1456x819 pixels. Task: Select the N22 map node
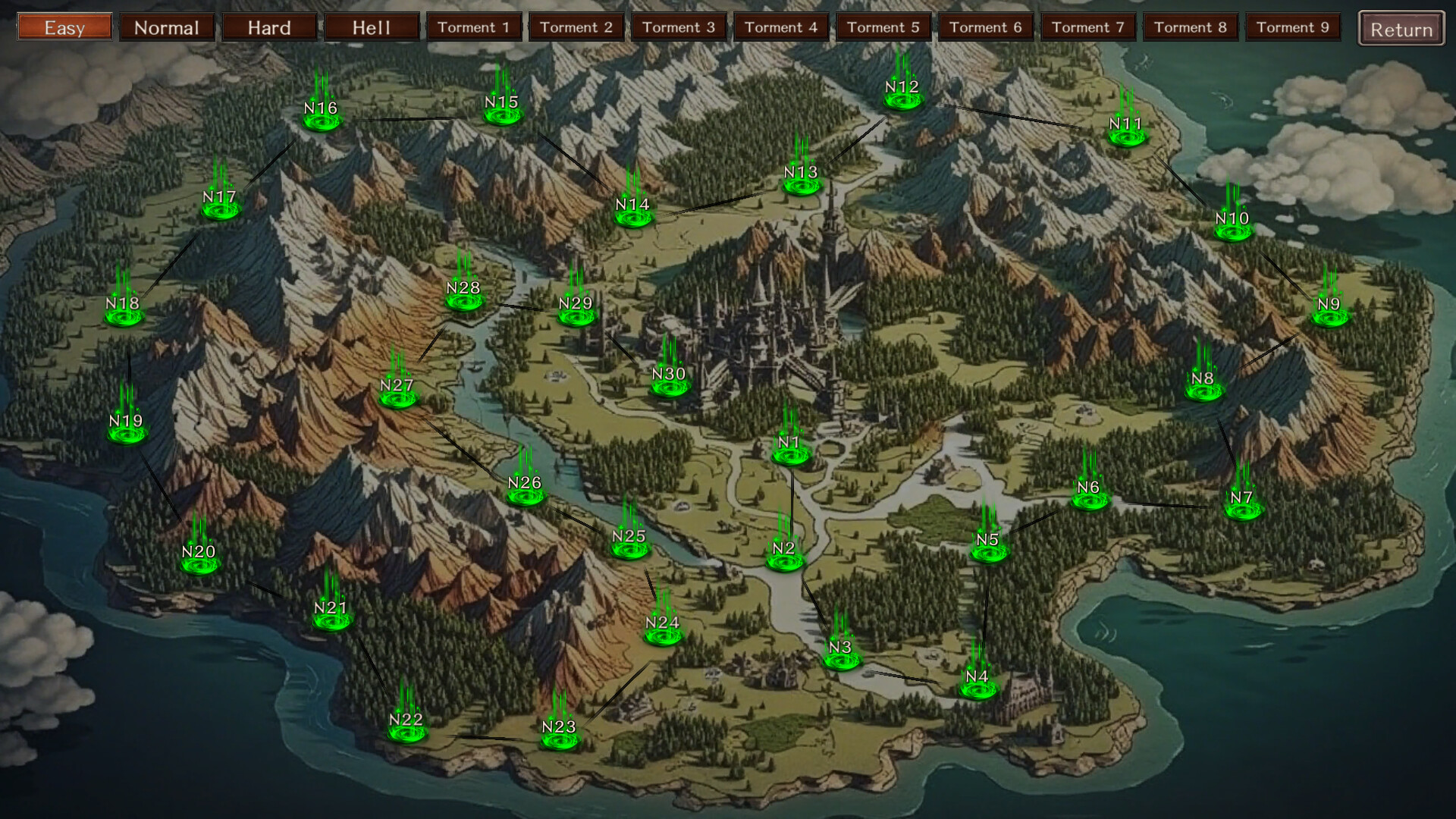pyautogui.click(x=406, y=727)
